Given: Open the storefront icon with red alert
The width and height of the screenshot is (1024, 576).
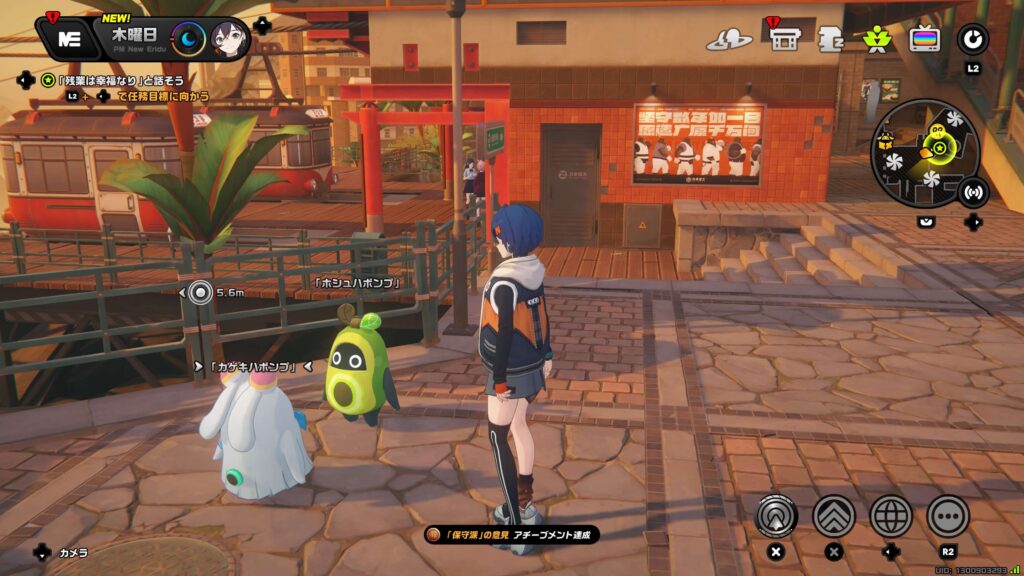Looking at the screenshot, I should 785,39.
